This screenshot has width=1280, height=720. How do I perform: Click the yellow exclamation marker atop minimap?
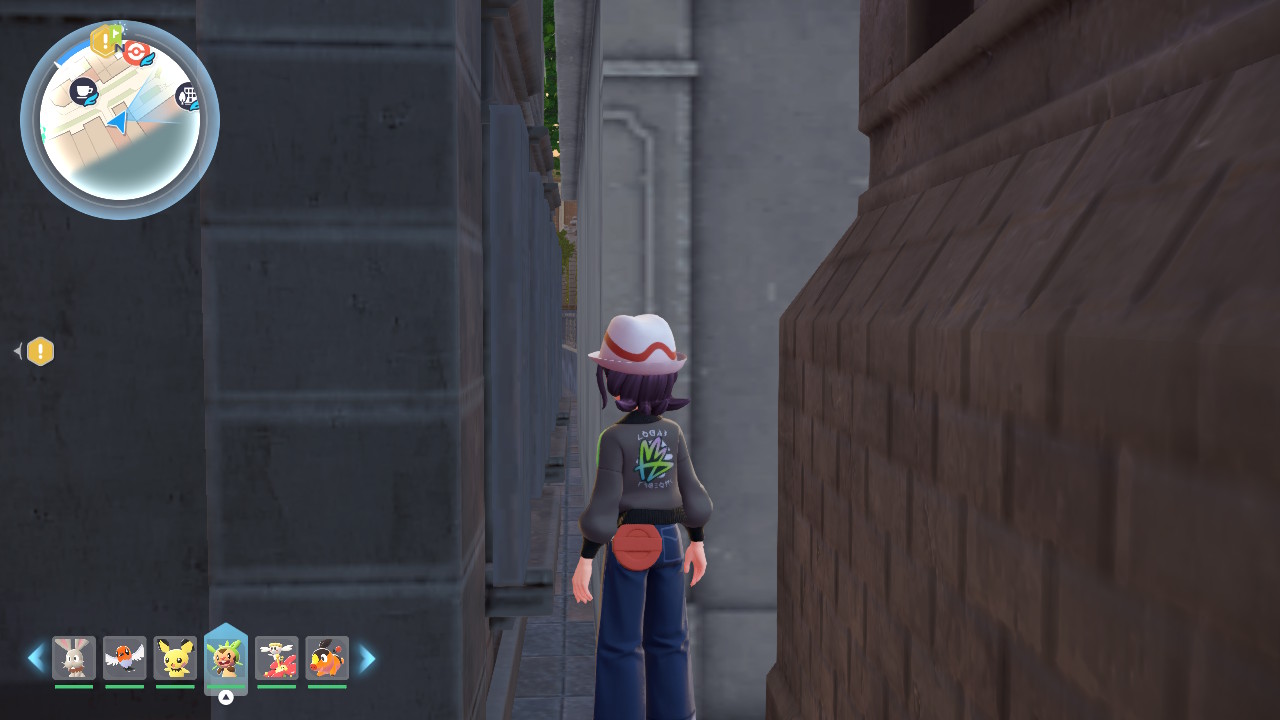coord(103,40)
